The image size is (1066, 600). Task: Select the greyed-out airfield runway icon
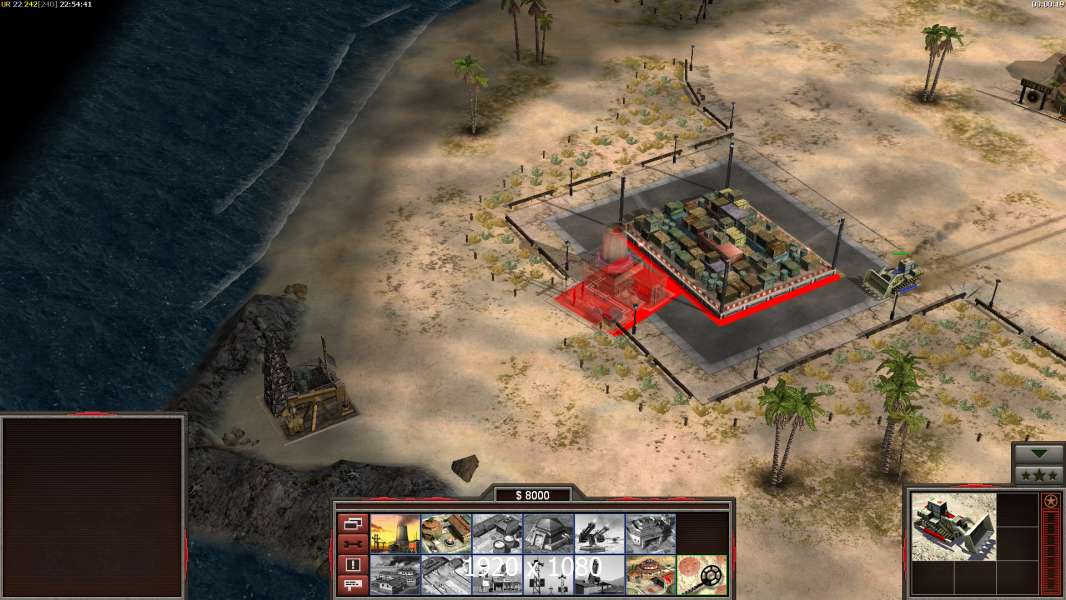coord(446,574)
